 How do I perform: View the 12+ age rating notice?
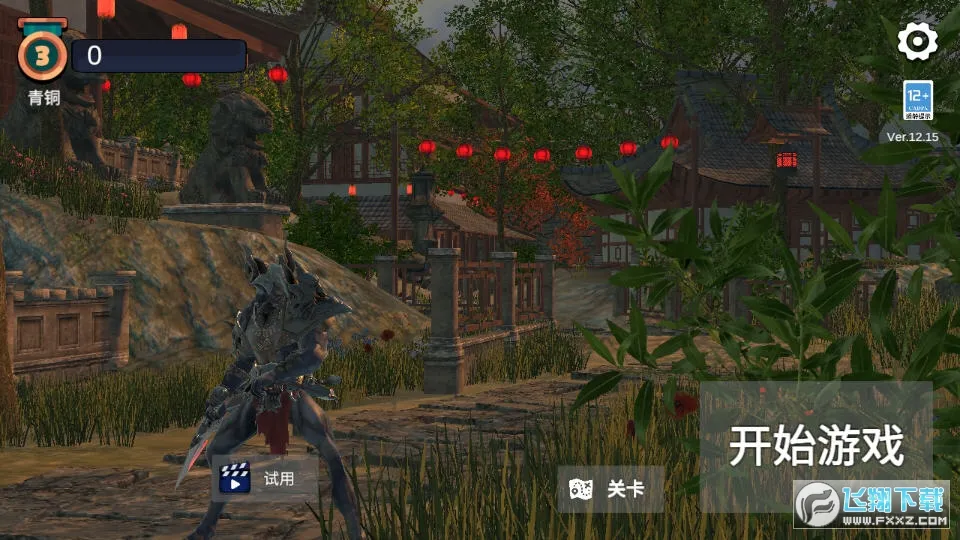918,101
